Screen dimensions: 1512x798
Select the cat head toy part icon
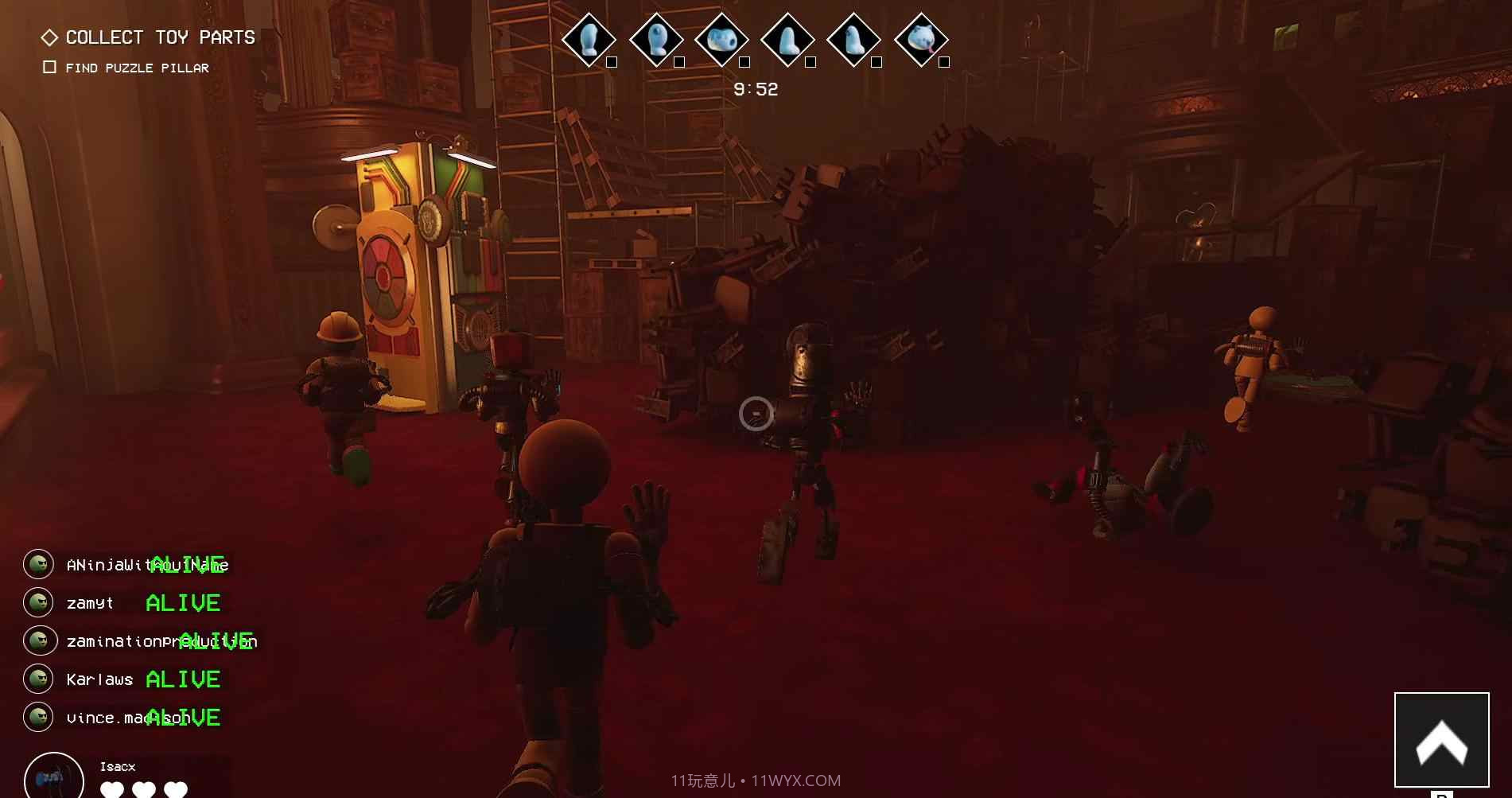point(921,39)
